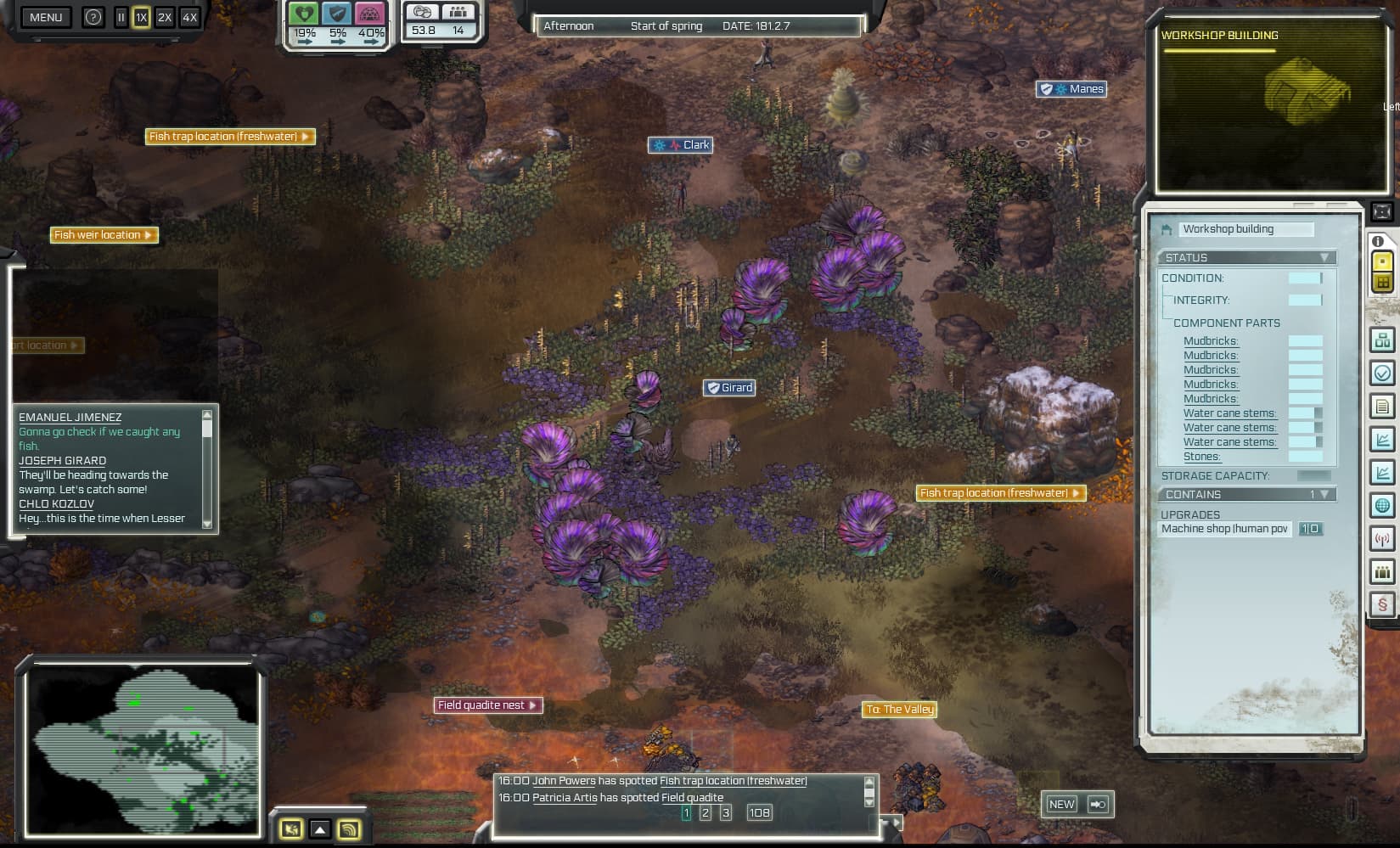Toggle the sound mute icon bottom left
This screenshot has height=848, width=1400.
[x=291, y=830]
